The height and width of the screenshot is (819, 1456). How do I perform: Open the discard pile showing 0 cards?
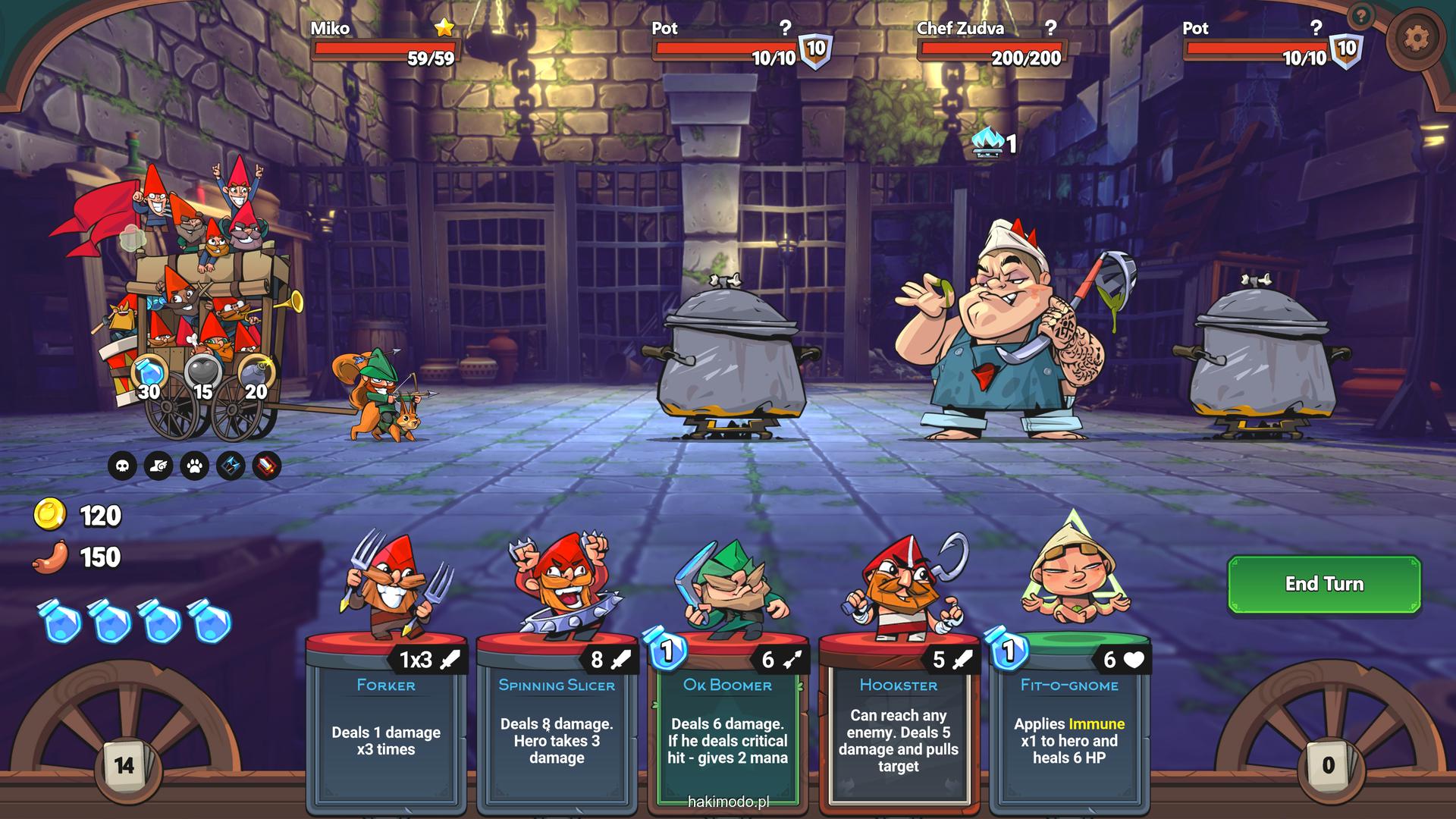point(1328,765)
